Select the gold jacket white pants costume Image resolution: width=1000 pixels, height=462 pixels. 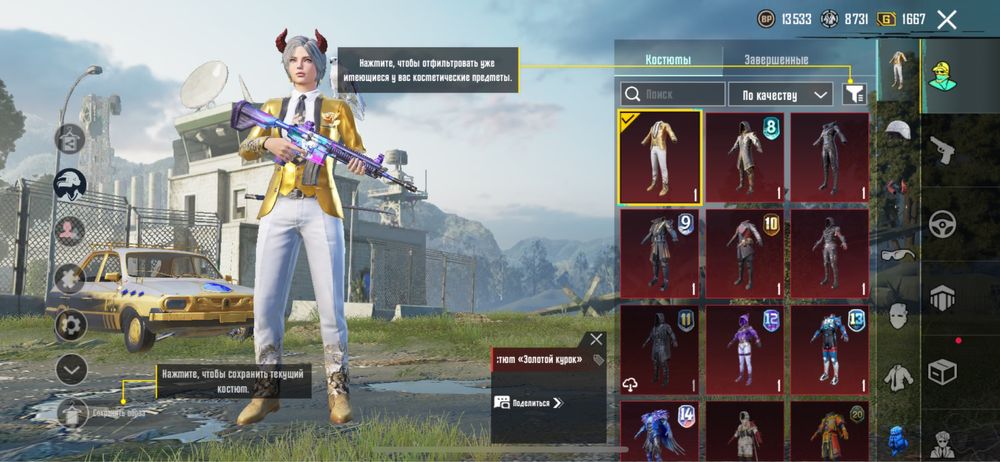(x=660, y=156)
